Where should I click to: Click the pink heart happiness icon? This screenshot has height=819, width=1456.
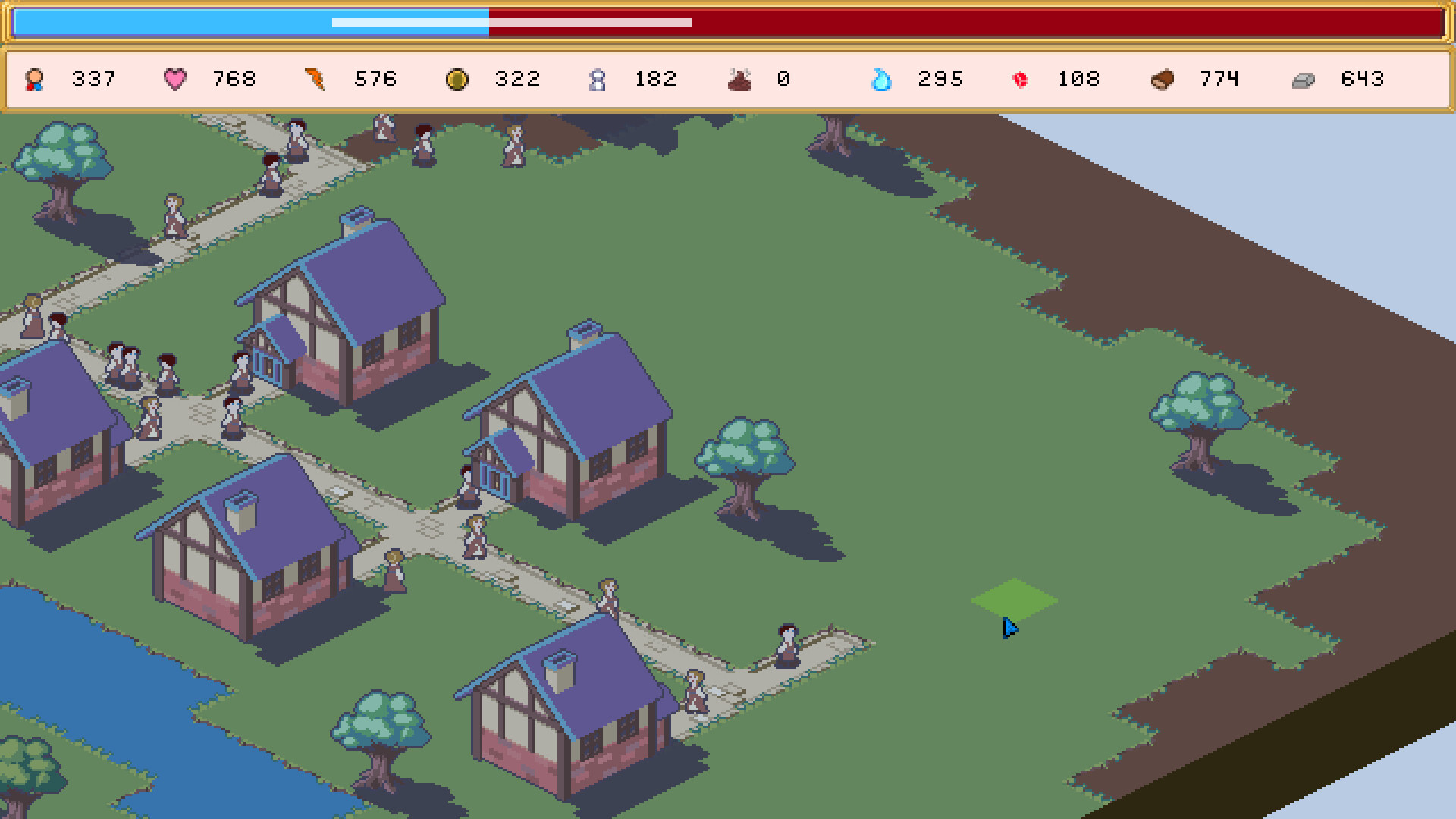point(175,79)
